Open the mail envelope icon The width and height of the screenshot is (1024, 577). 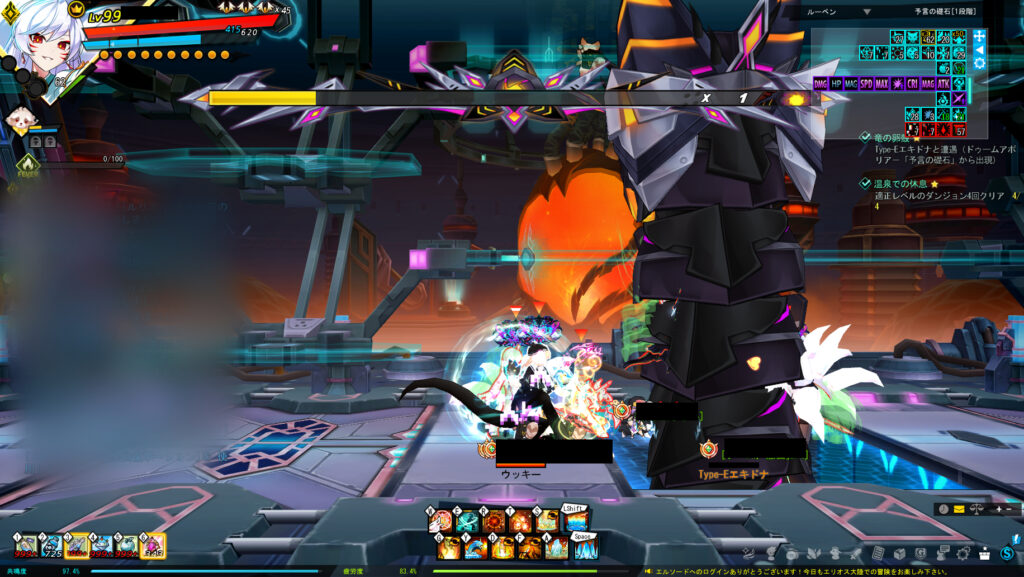[959, 509]
